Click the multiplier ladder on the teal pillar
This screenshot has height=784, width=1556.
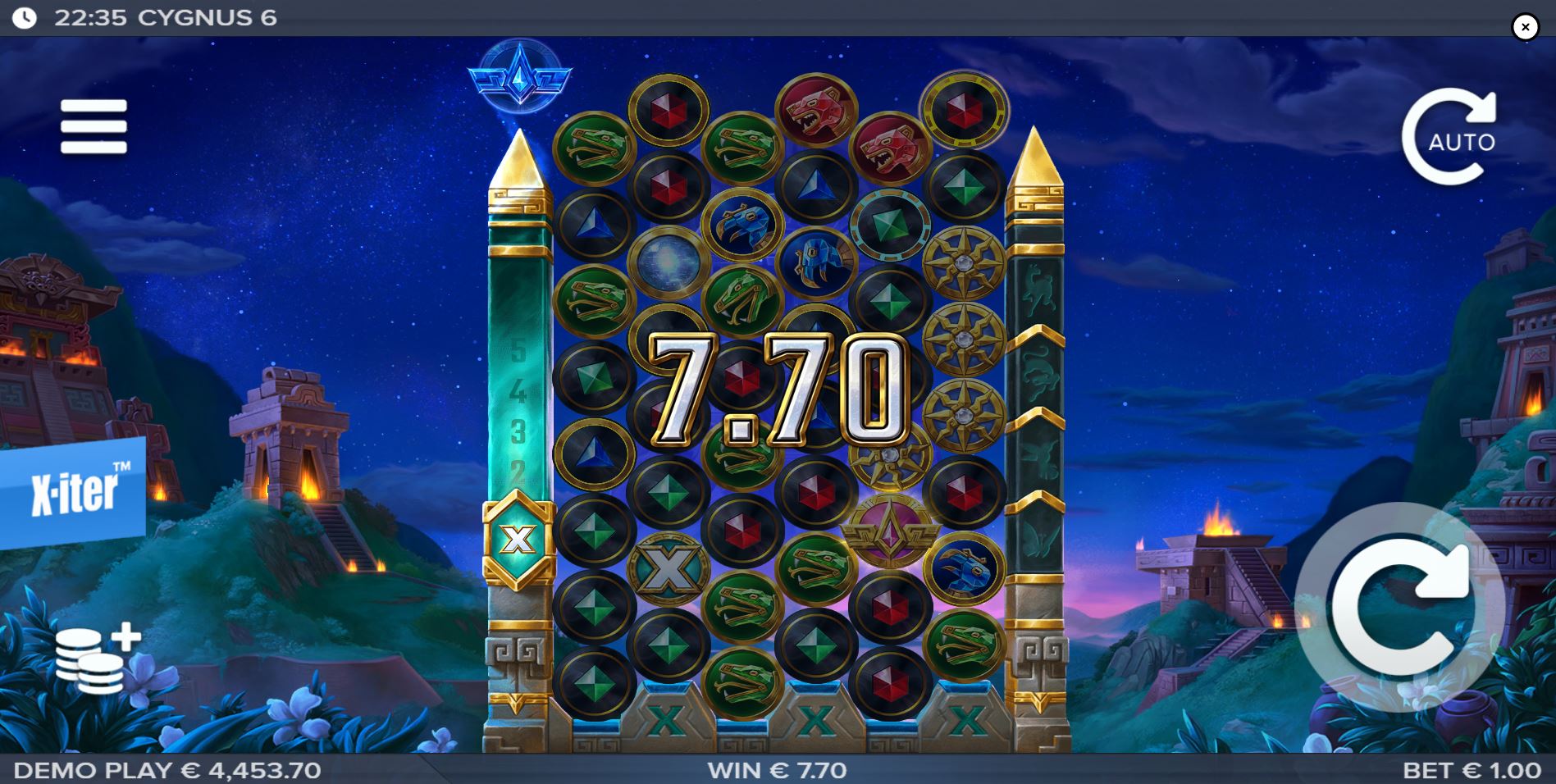(x=518, y=410)
